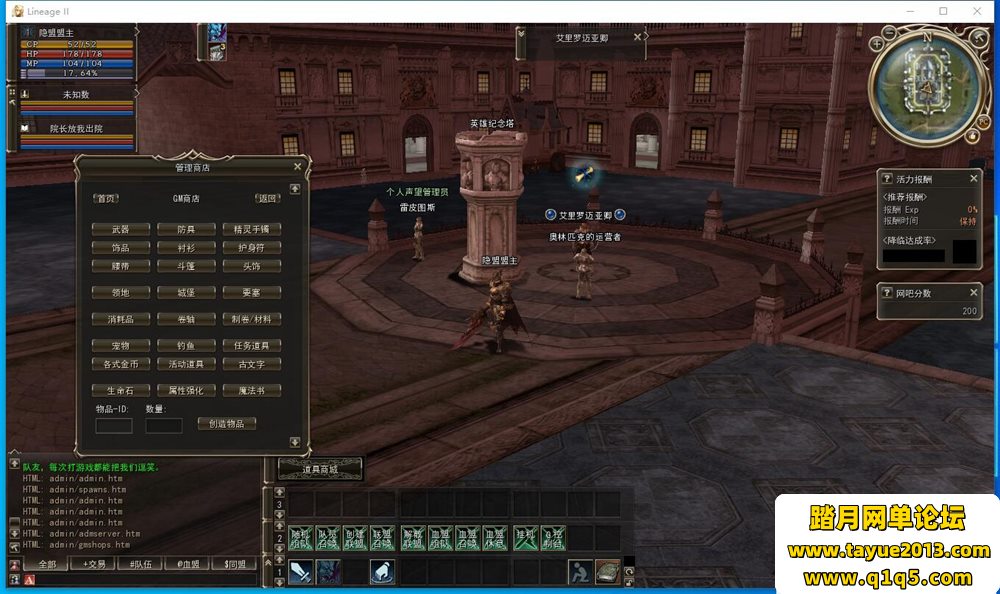Viewport: 1000px width, 594px height.
Task: Click the 创造物品 create item button
Action: [x=226, y=423]
